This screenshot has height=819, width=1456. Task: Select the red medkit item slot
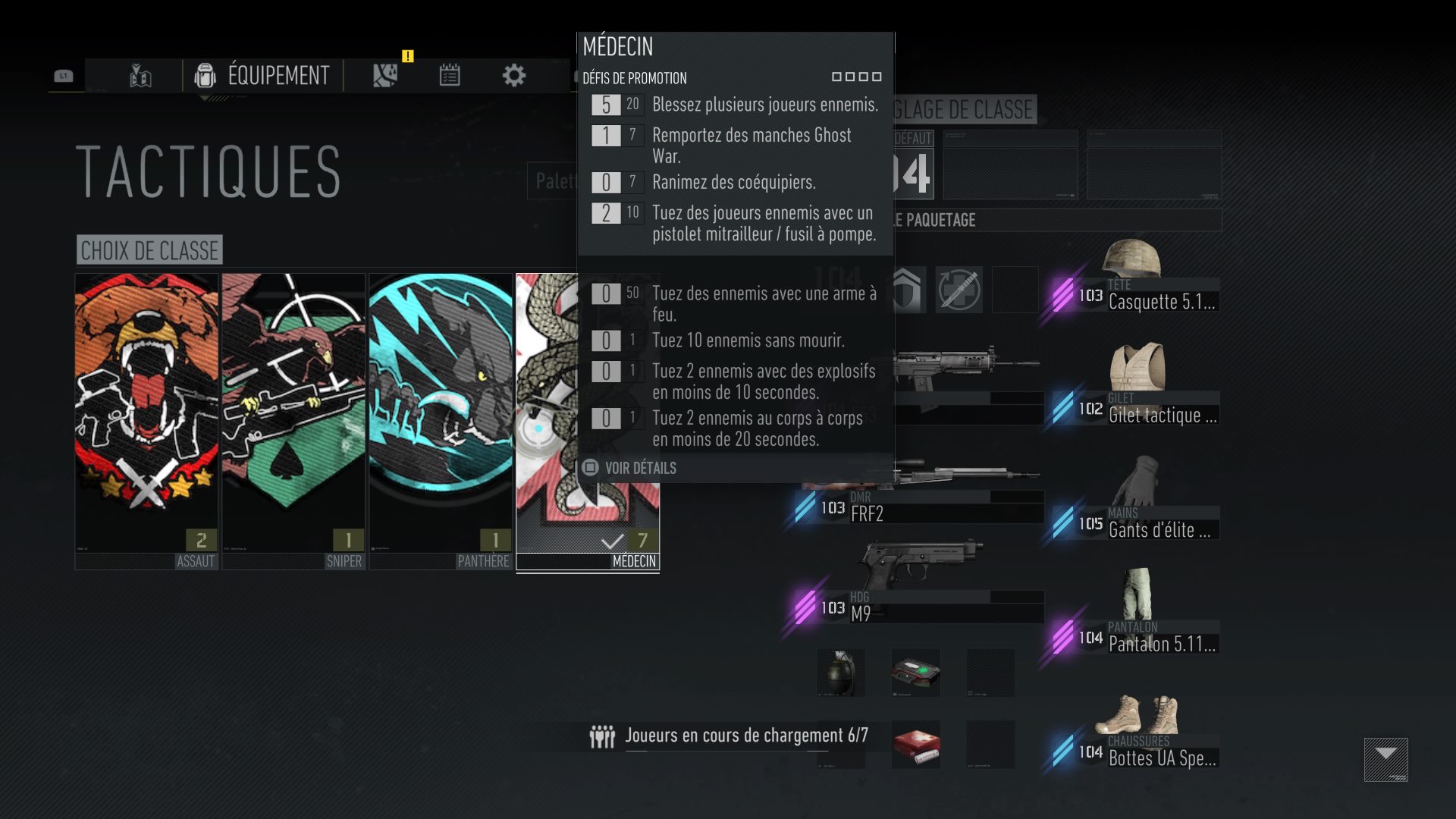coord(916,745)
